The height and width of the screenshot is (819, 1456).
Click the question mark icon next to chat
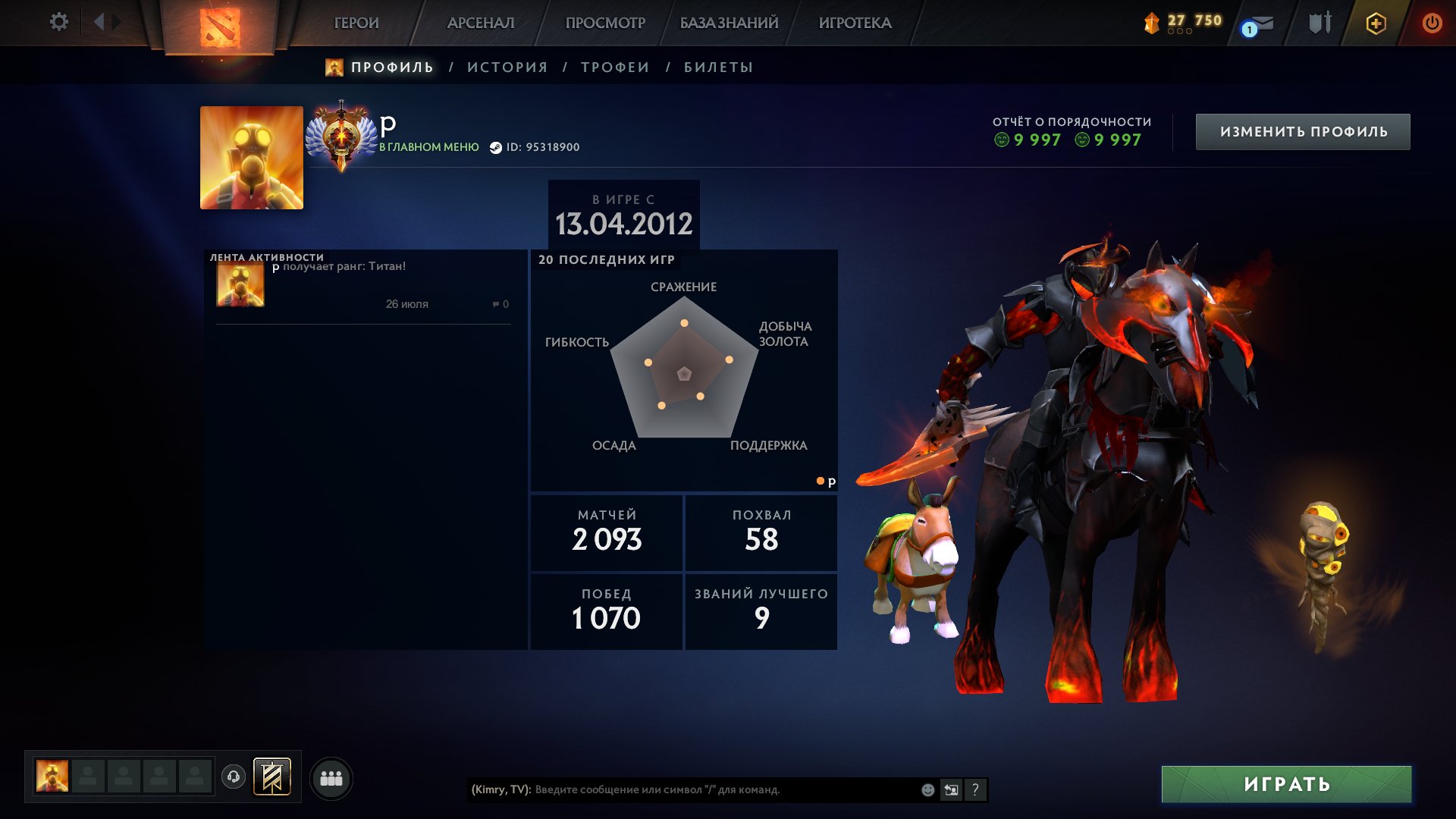pos(975,789)
